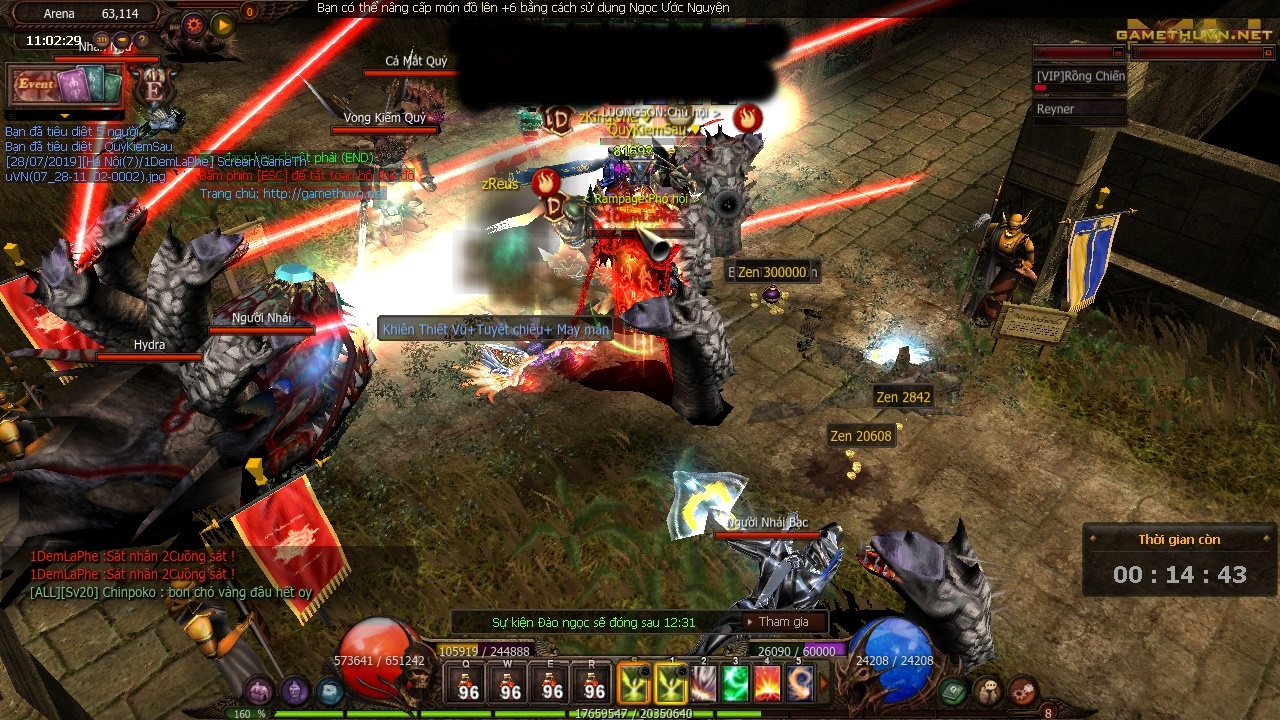Click the help question mark icon near clock
The image size is (1280, 720).
[142, 40]
